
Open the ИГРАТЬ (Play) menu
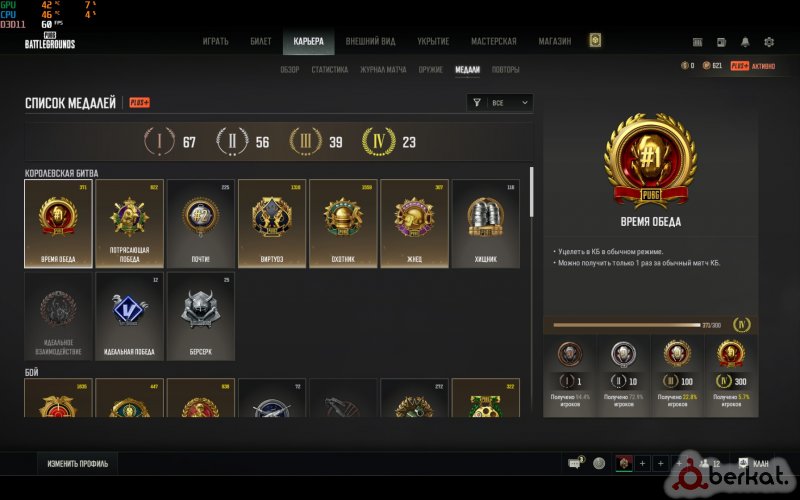point(216,41)
